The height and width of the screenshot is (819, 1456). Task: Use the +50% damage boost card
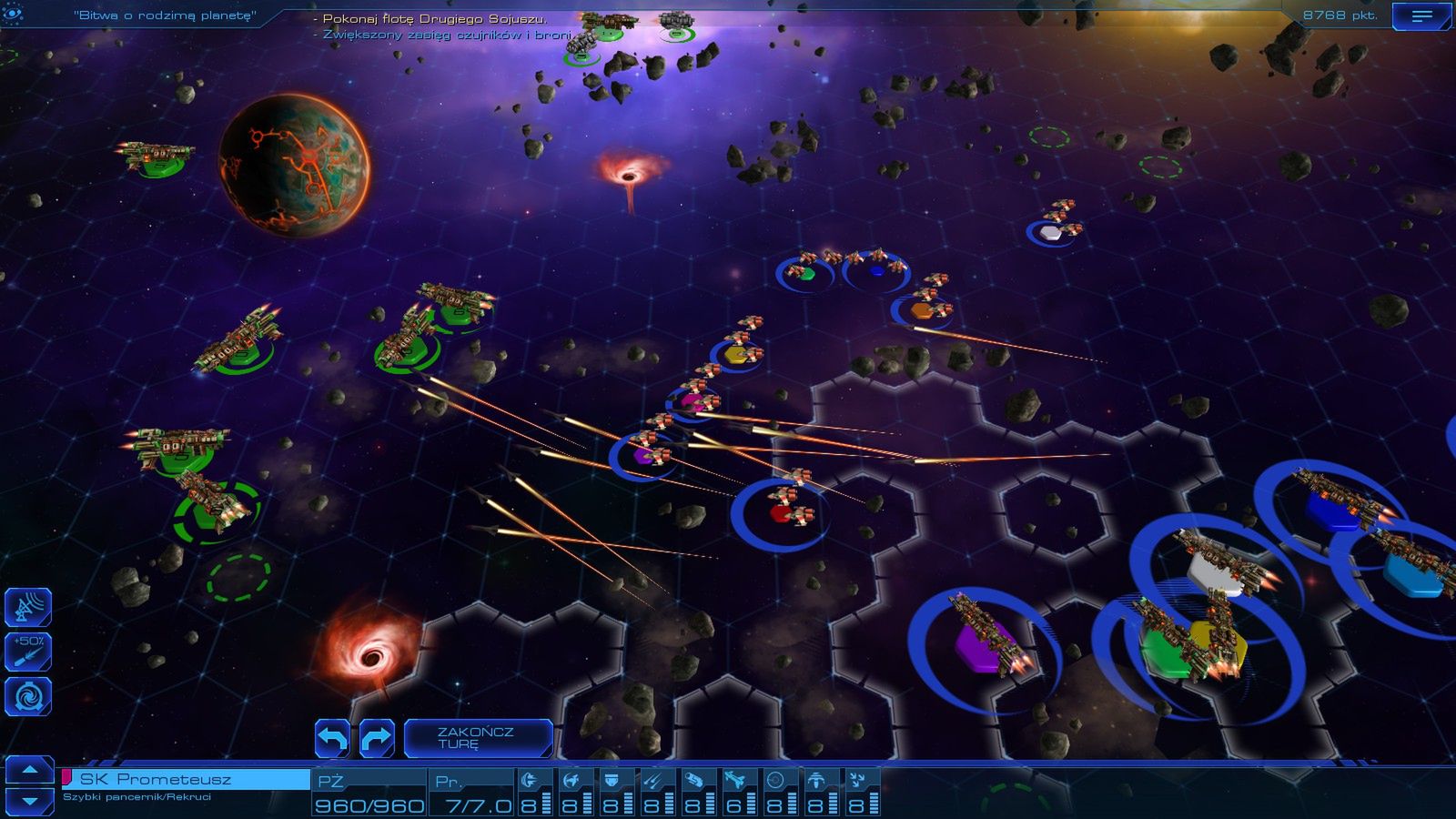pyautogui.click(x=30, y=652)
